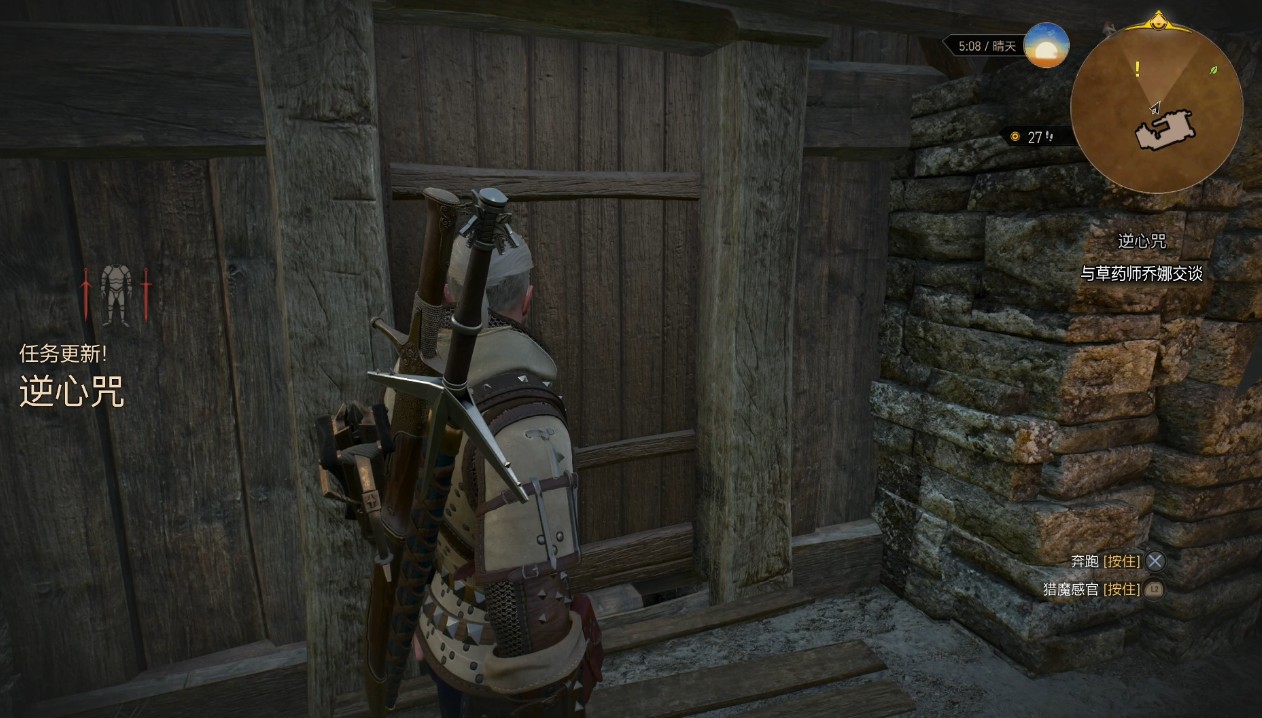Select the yellow quest marker on minimap

[1137, 69]
